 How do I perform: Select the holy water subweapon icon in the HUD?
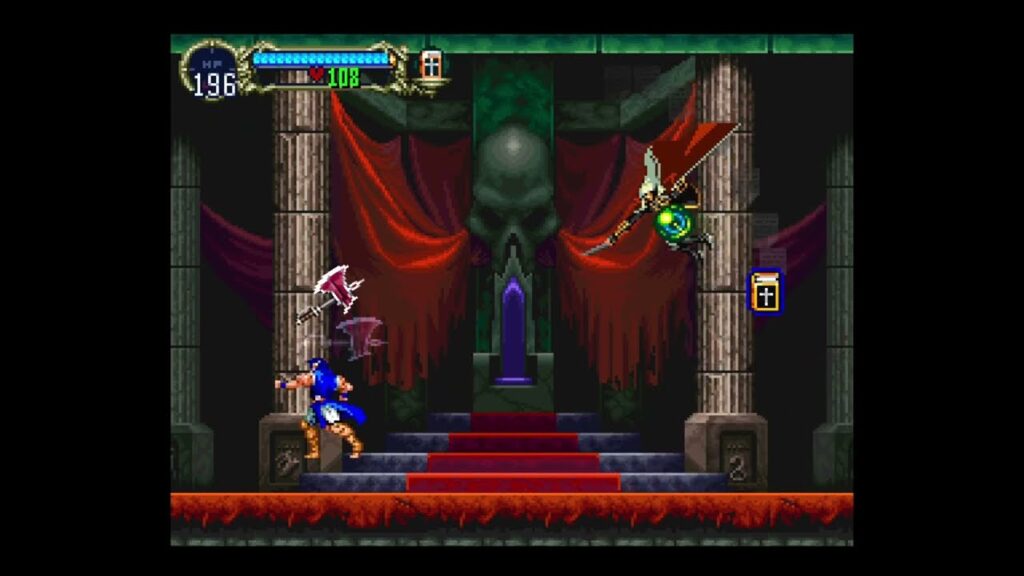click(431, 66)
